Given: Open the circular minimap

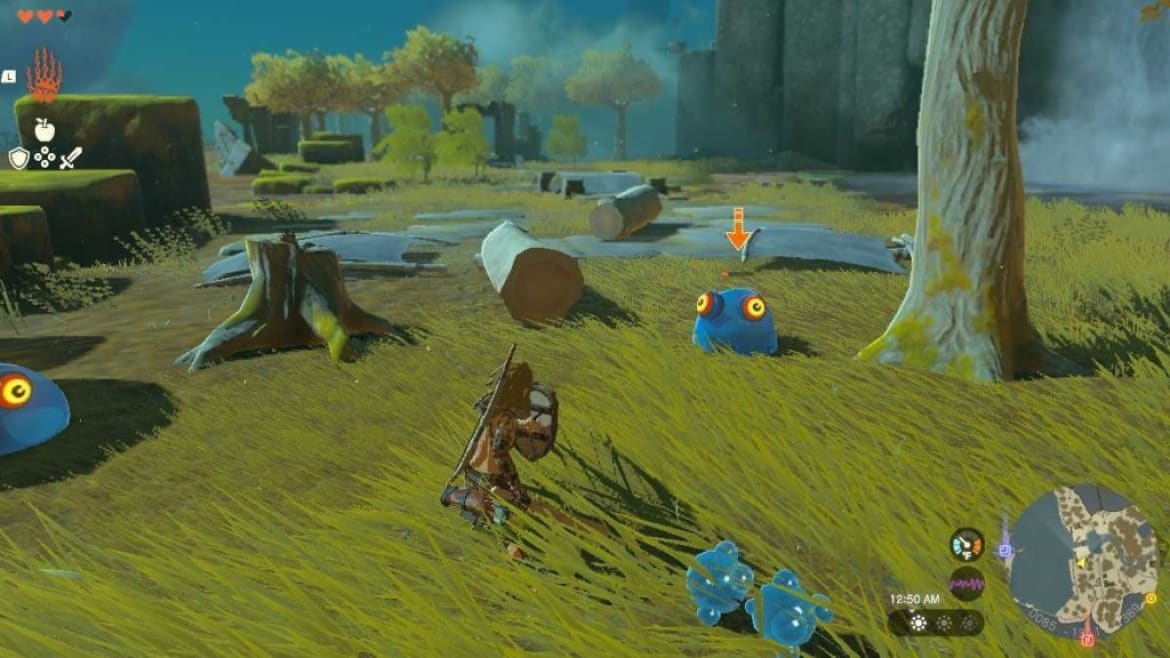Looking at the screenshot, I should 1083,561.
